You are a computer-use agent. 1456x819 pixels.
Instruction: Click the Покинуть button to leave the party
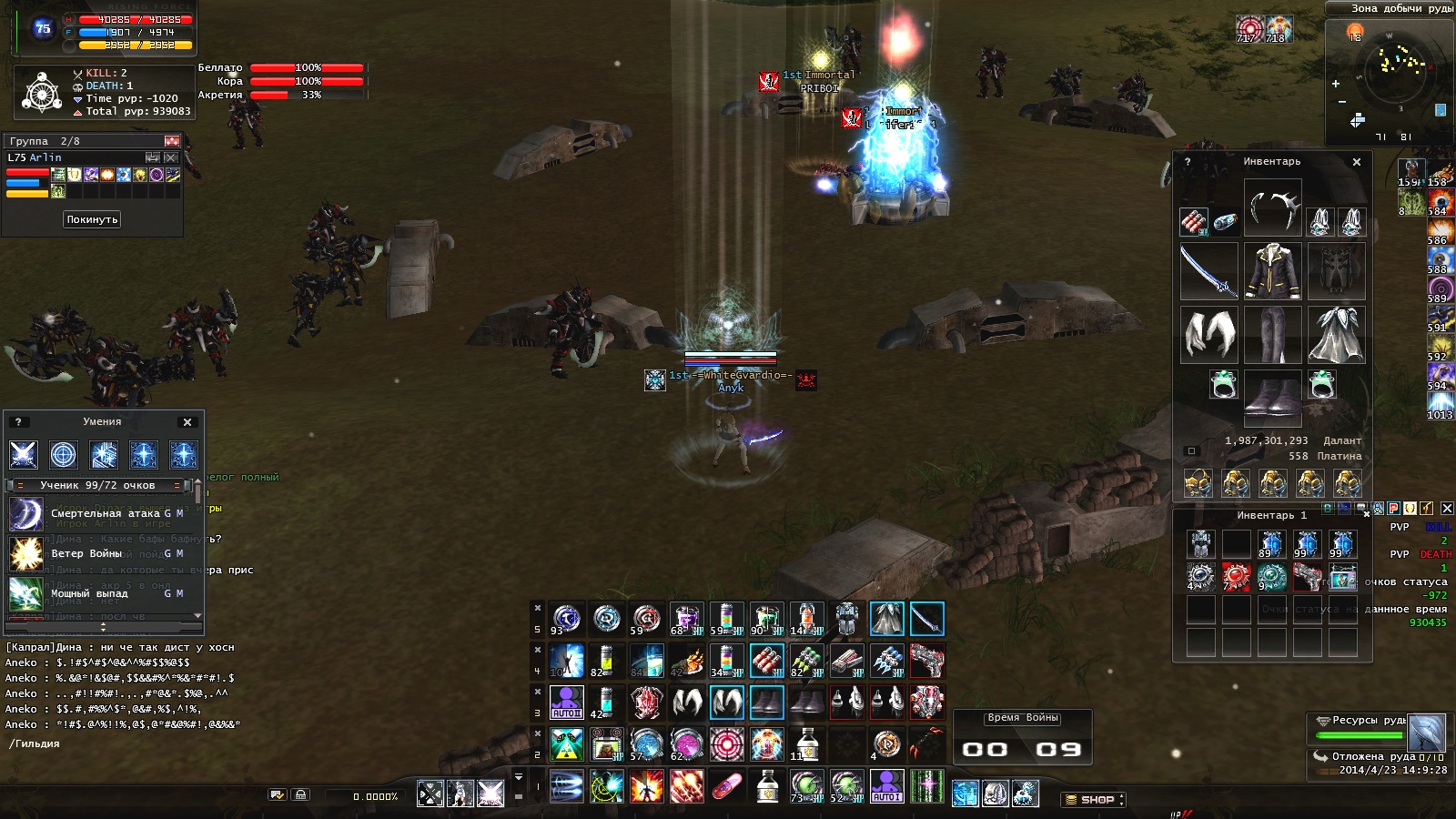(92, 219)
